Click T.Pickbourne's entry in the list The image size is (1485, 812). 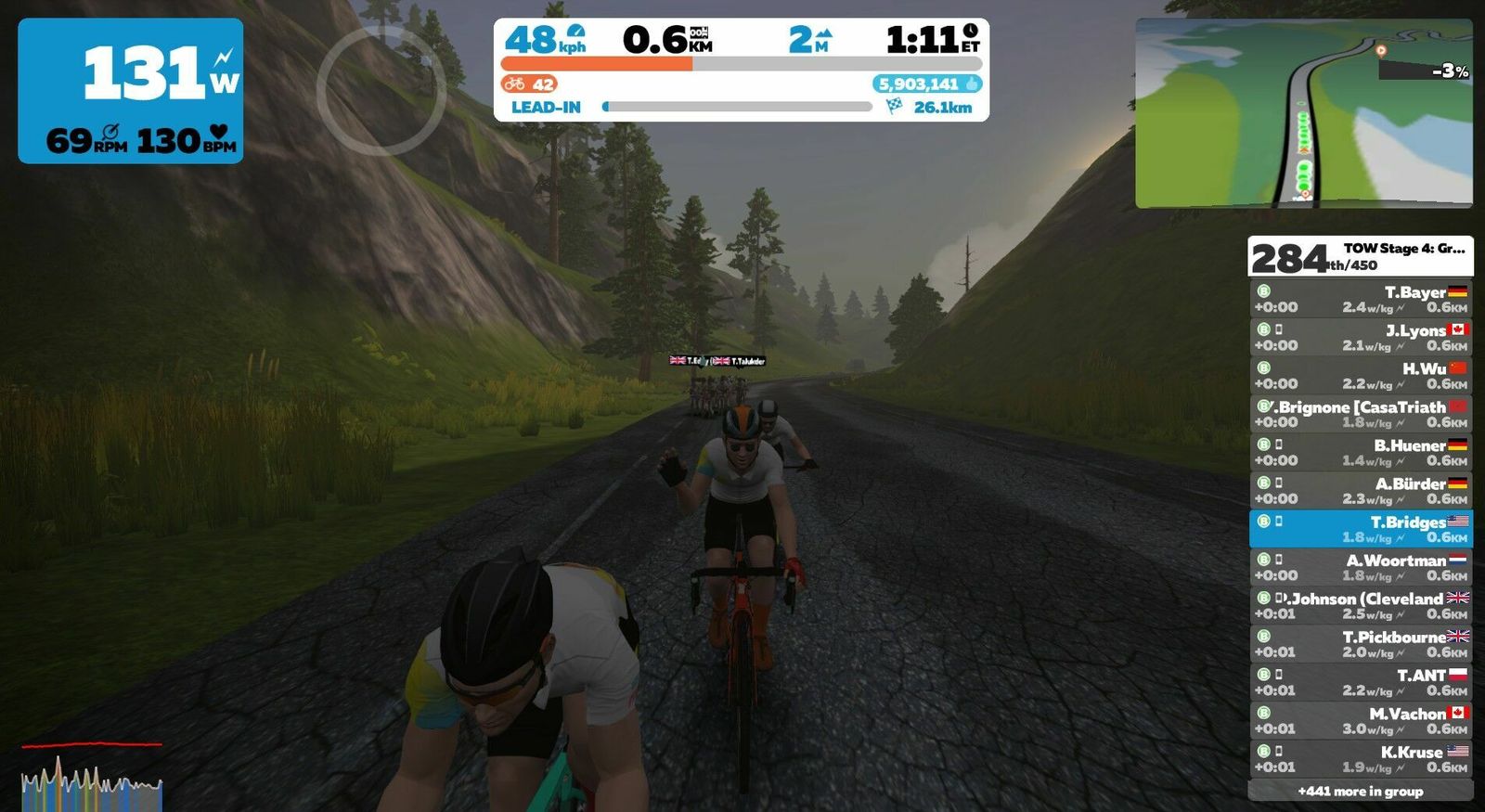[x=1360, y=644]
